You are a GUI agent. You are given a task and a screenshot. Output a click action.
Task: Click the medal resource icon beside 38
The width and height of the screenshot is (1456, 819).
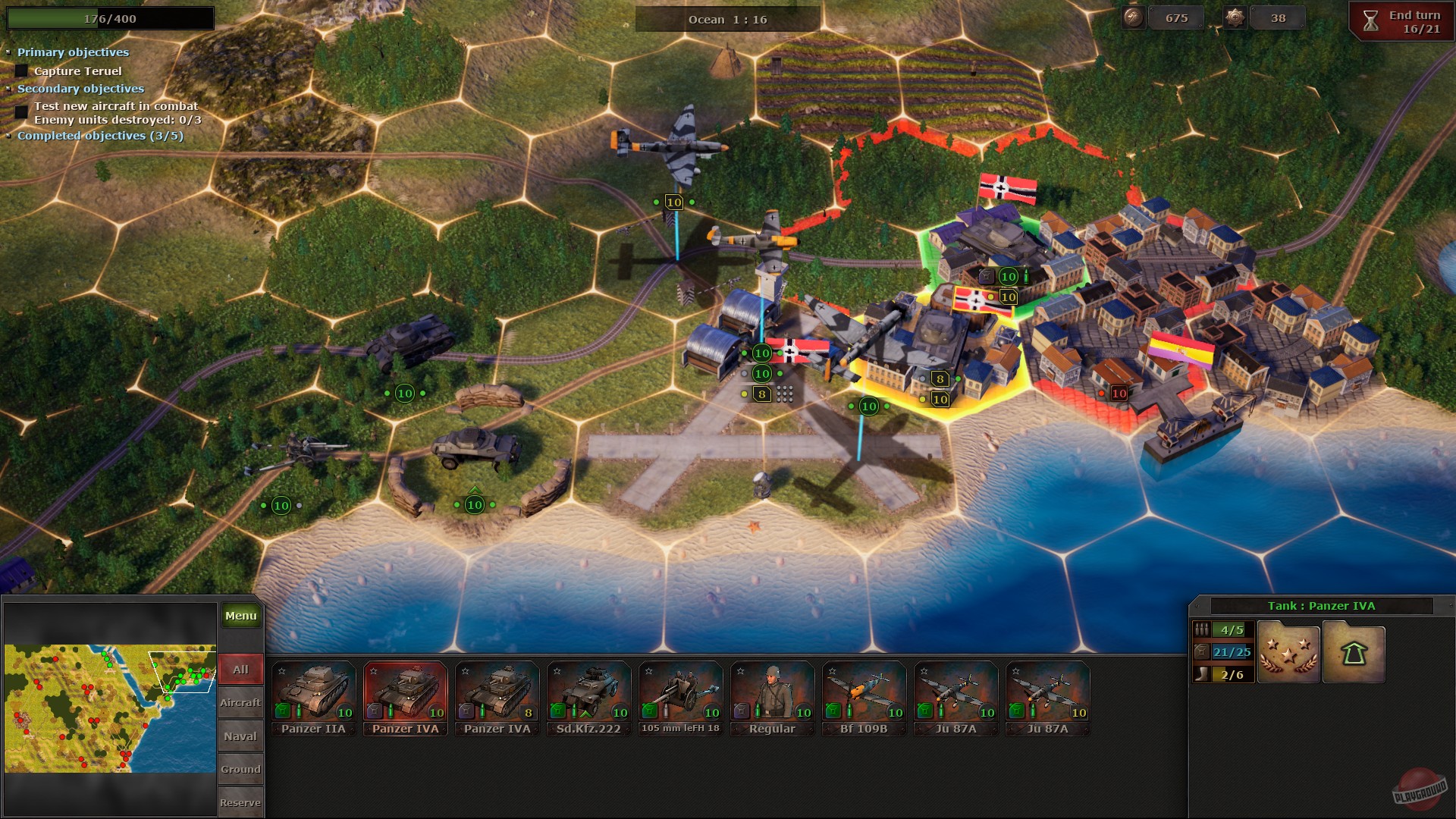[x=1235, y=17]
